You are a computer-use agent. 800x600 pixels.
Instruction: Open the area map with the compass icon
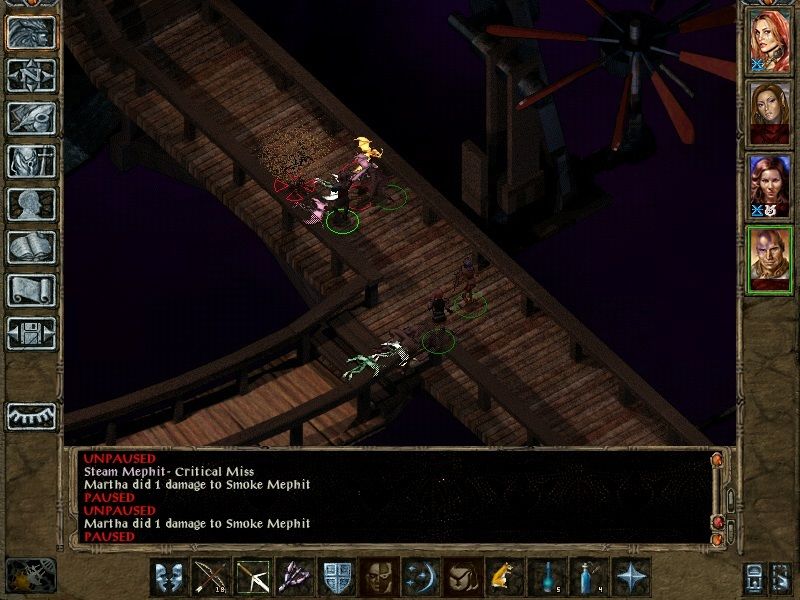[31, 74]
